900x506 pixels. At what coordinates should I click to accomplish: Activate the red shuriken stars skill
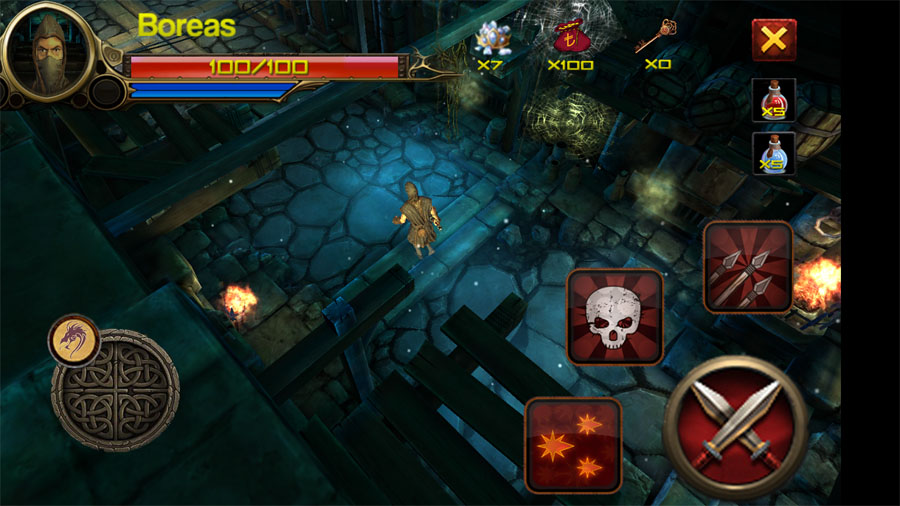573,444
